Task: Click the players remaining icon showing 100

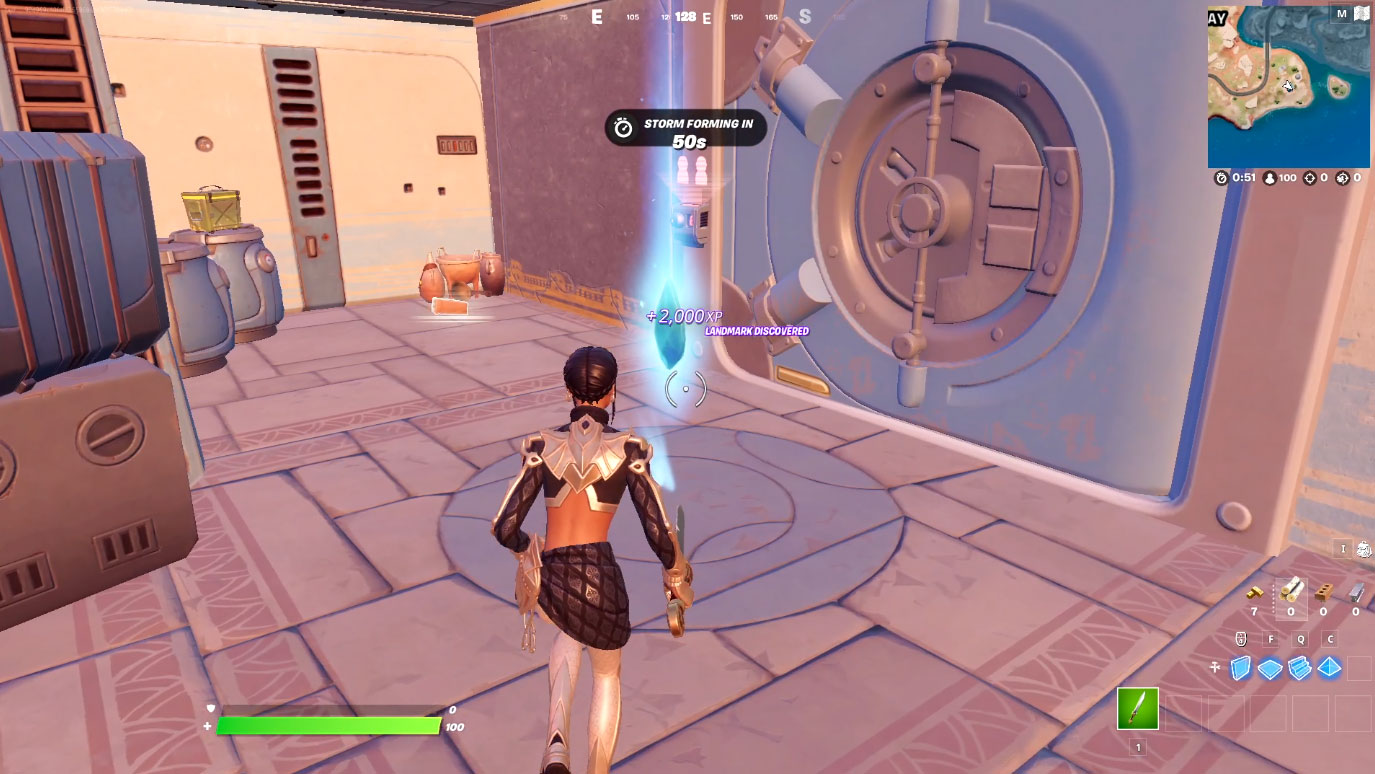Action: tap(1268, 178)
